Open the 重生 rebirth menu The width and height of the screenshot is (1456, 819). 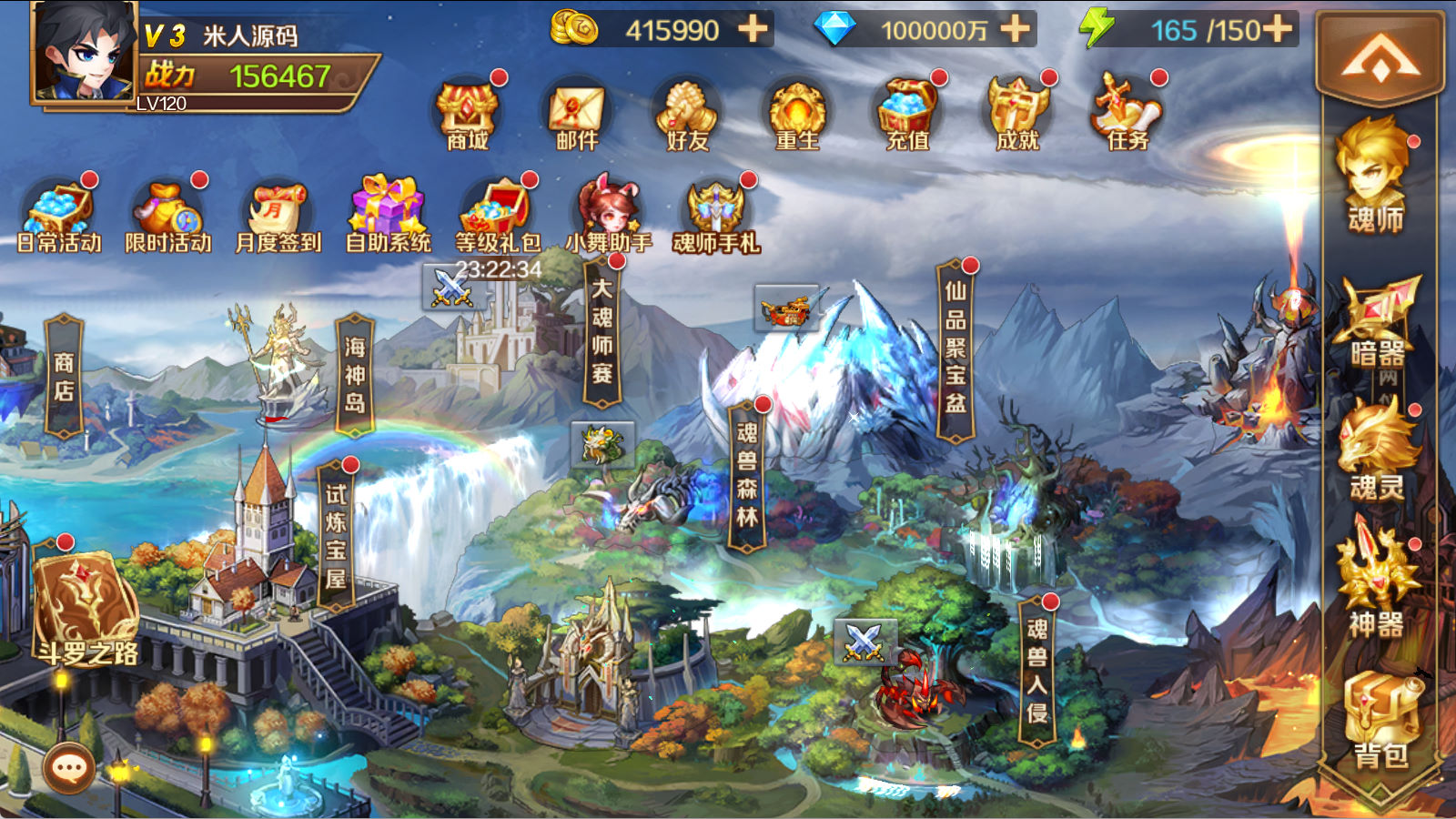click(797, 114)
